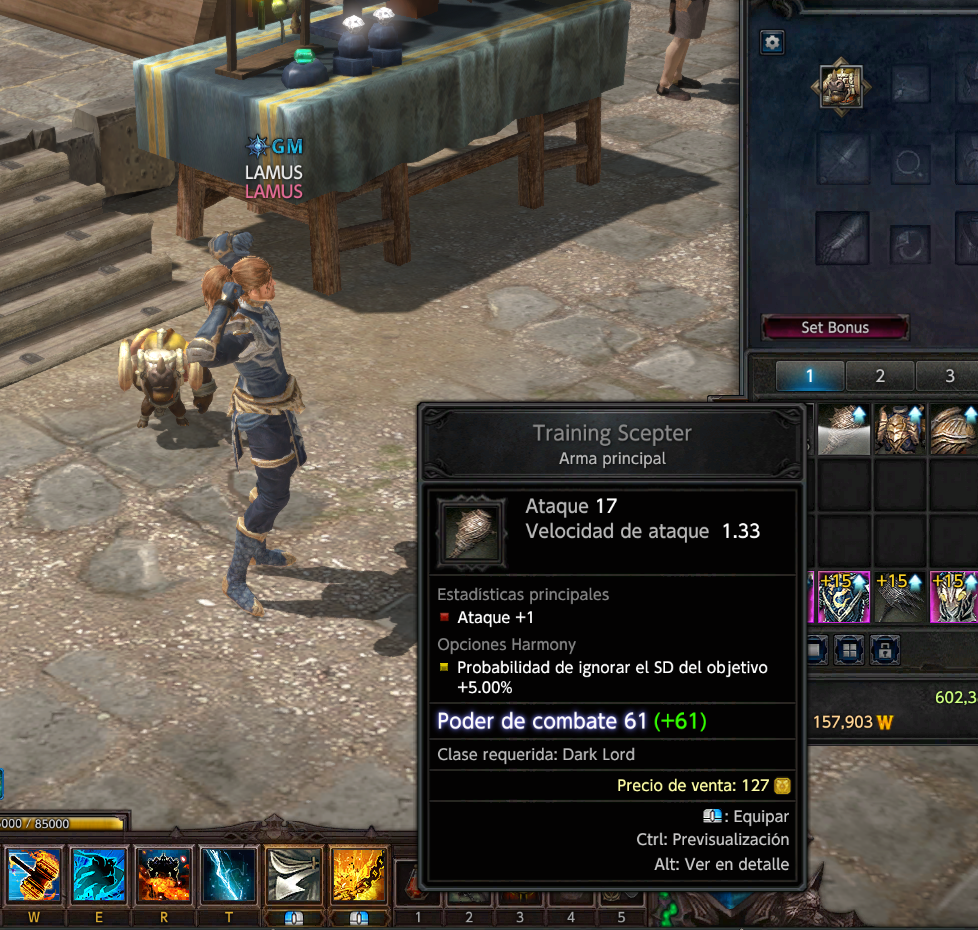Switch to inventory tab 2
978x930 pixels.
(880, 377)
